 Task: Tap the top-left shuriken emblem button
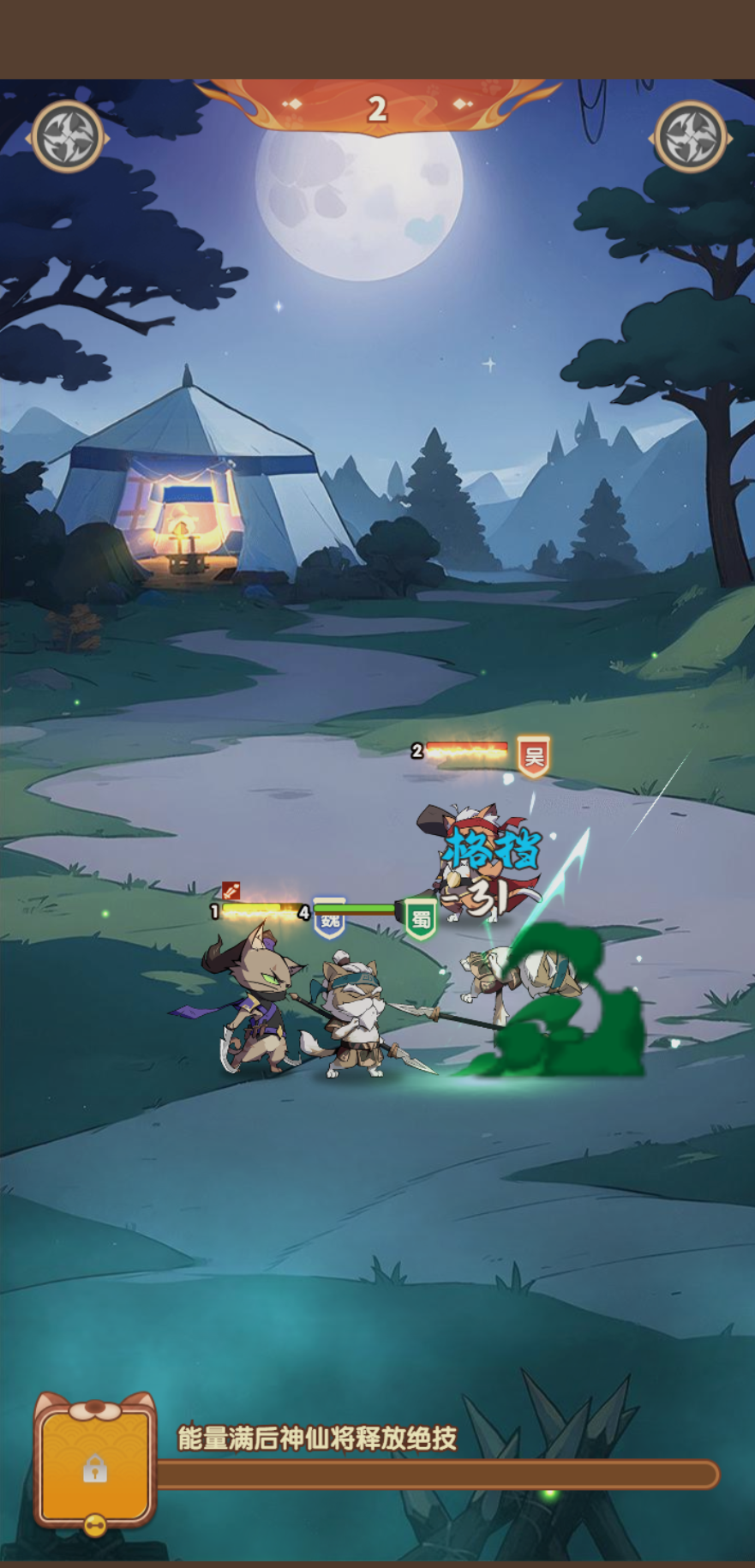[x=68, y=137]
